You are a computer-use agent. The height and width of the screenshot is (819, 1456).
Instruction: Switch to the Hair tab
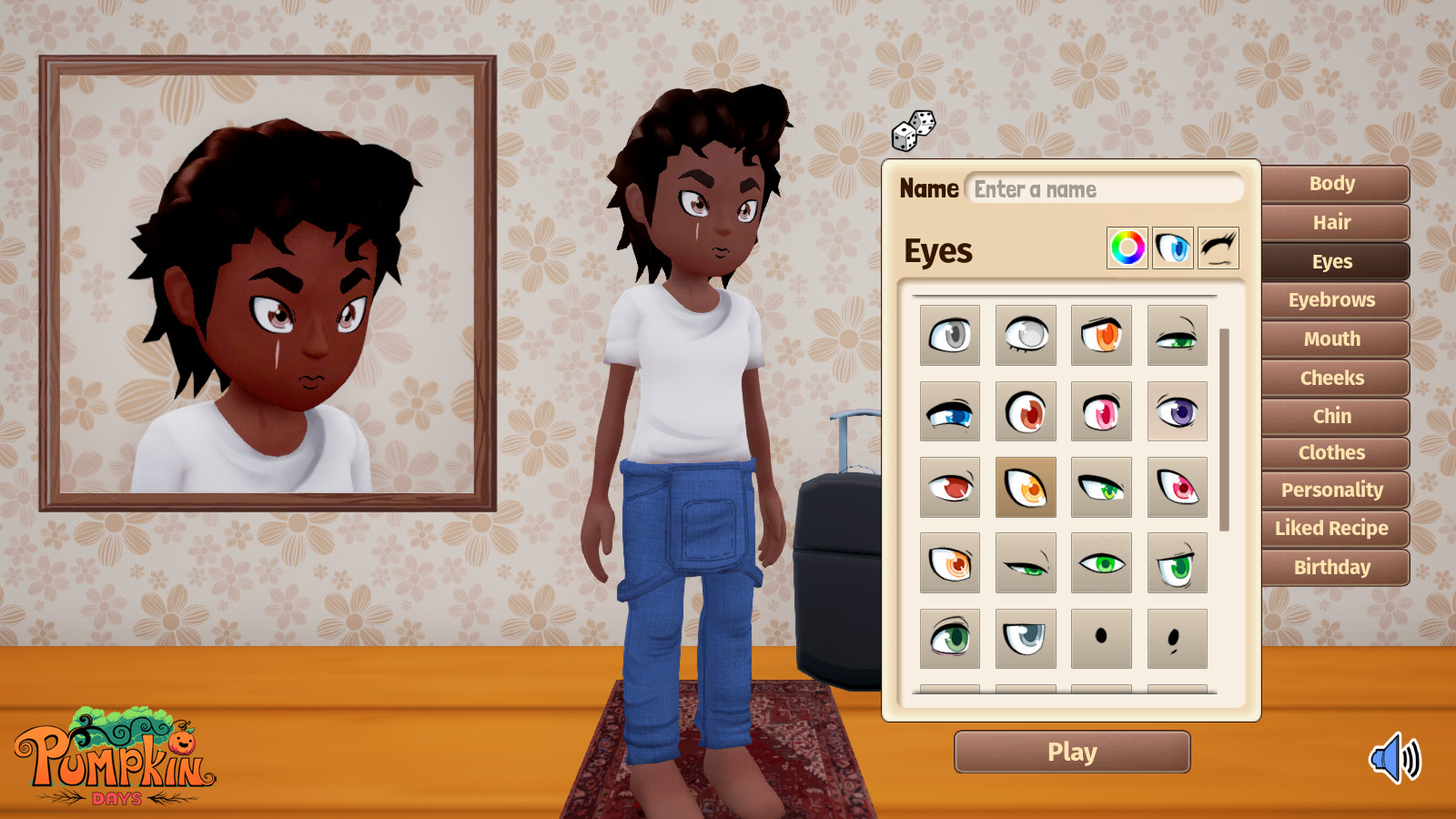(1333, 223)
